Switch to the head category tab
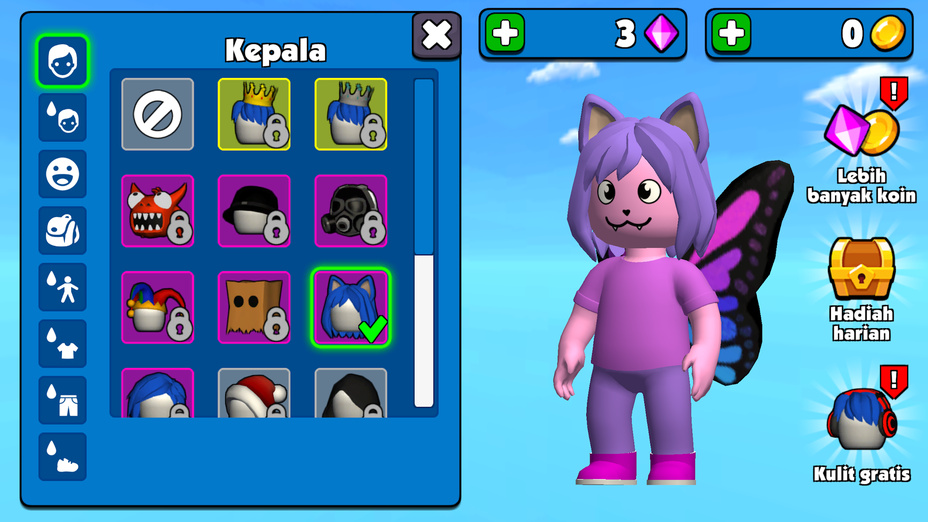928x522 pixels. click(x=63, y=61)
